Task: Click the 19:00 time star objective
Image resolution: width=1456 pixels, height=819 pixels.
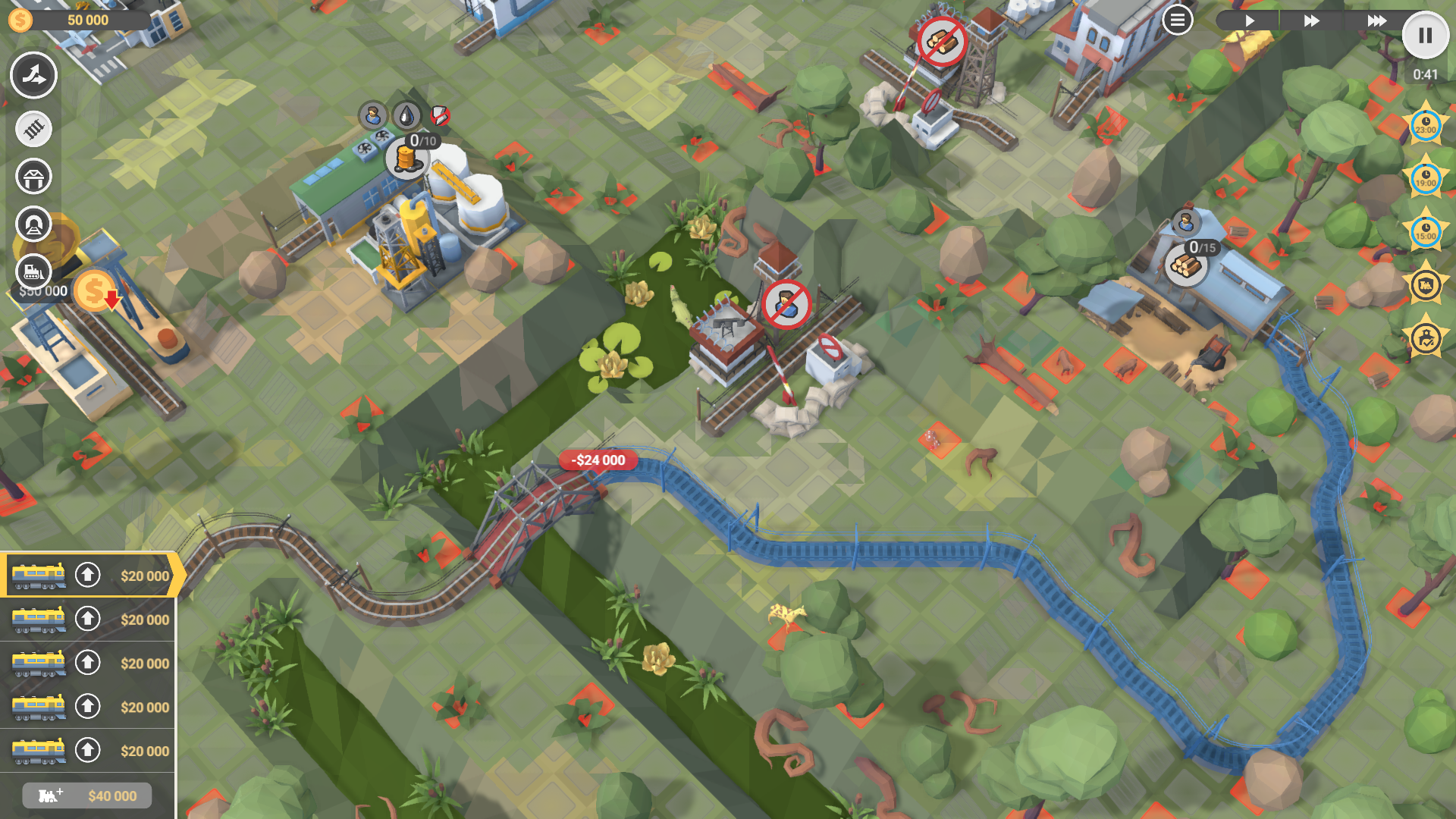Action: pyautogui.click(x=1425, y=179)
